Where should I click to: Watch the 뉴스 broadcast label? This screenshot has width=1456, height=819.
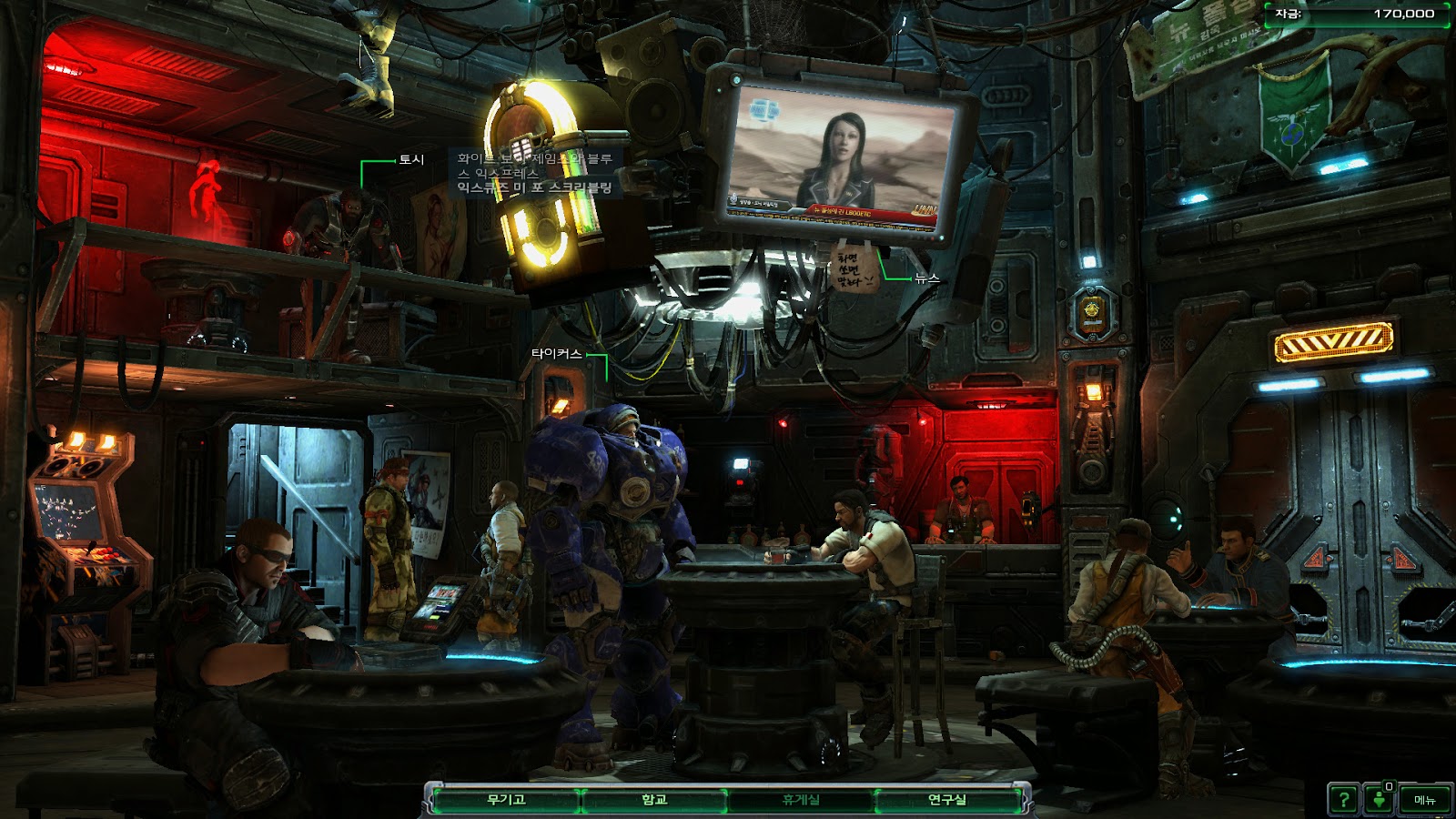click(x=926, y=278)
